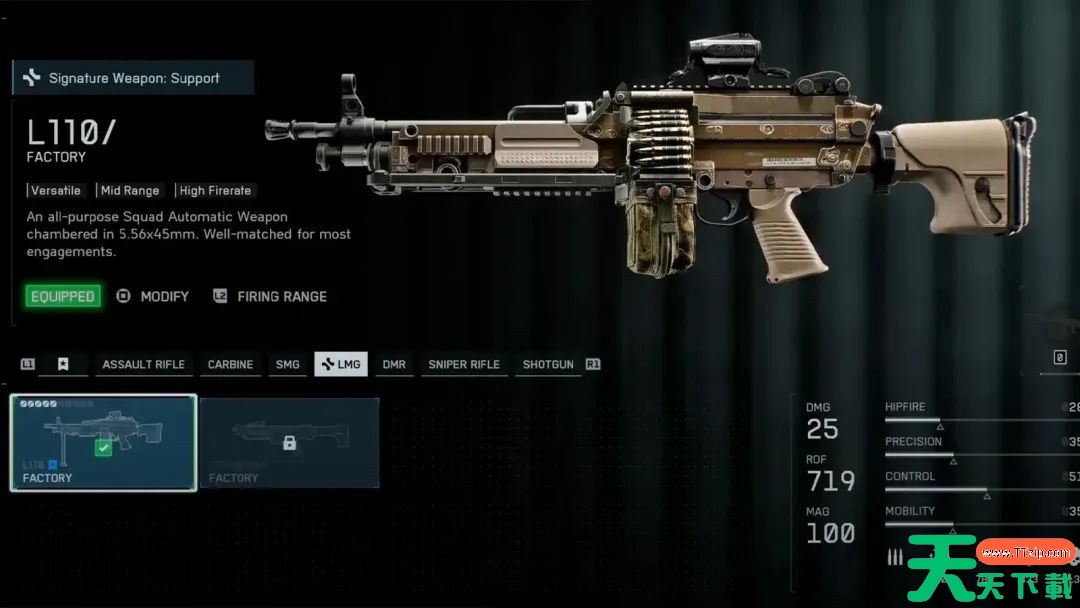
Task: Switch to the ASSAULT RIFLE tab
Action: pyautogui.click(x=143, y=364)
